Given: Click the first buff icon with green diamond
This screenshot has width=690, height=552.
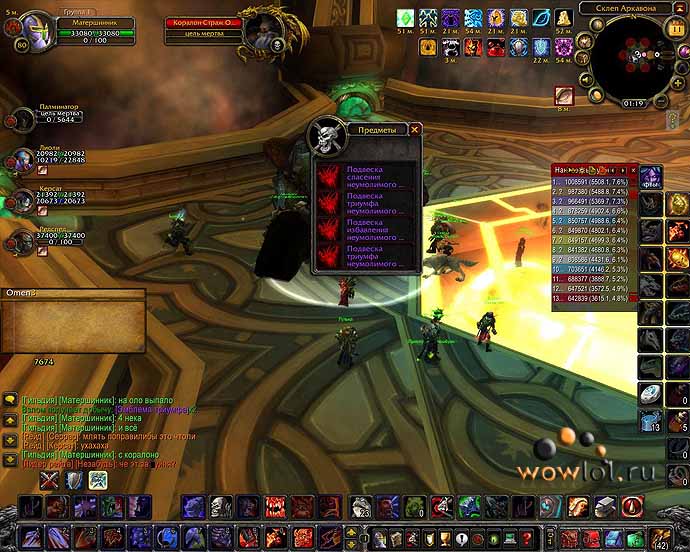Looking at the screenshot, I should [405, 18].
